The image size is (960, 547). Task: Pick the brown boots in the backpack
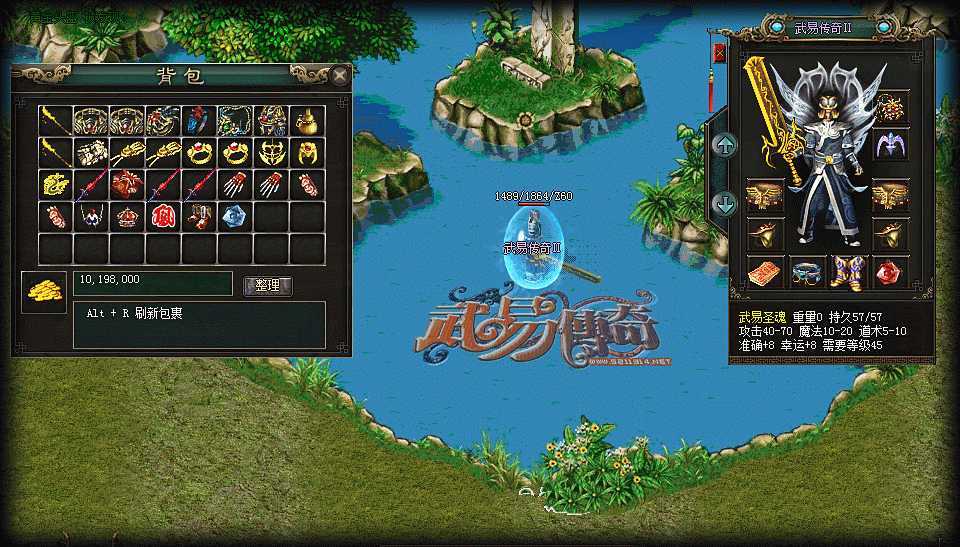tap(199, 216)
